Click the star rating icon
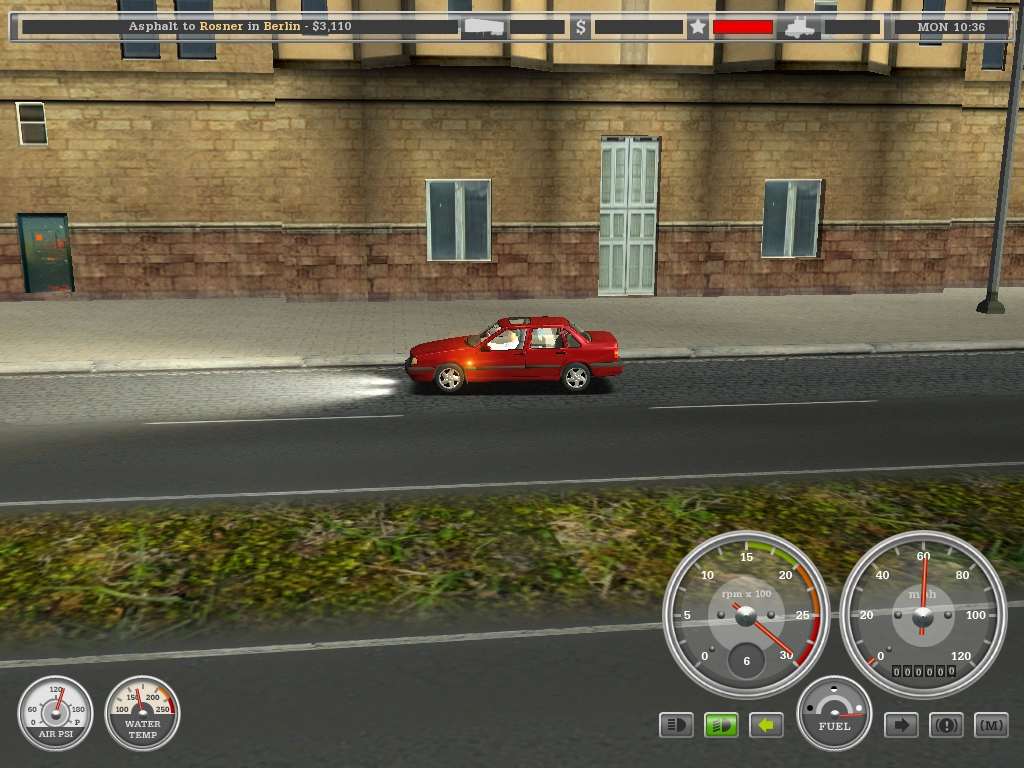Viewport: 1024px width, 768px height. [697, 27]
